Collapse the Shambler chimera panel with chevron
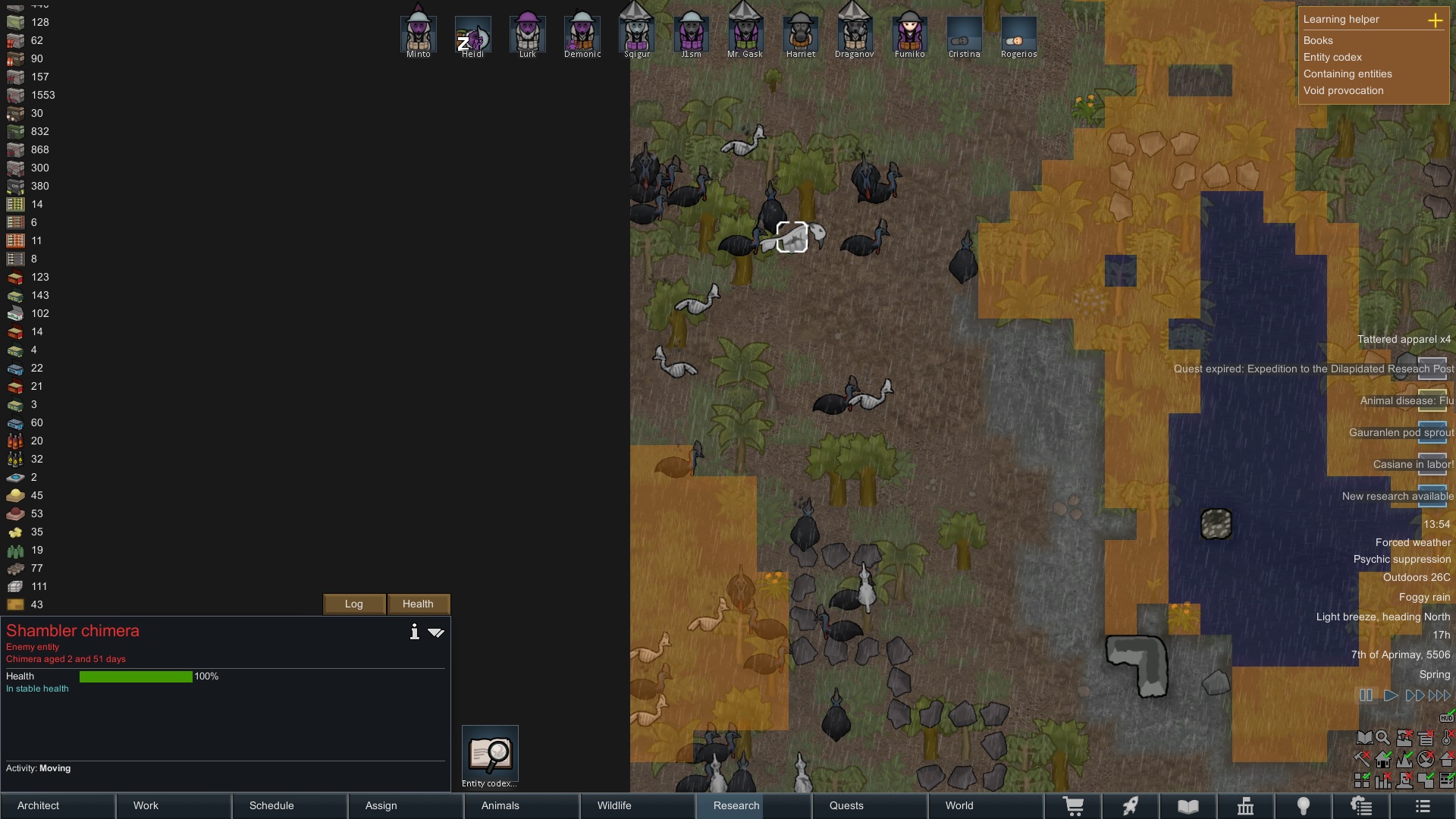 pos(436,632)
